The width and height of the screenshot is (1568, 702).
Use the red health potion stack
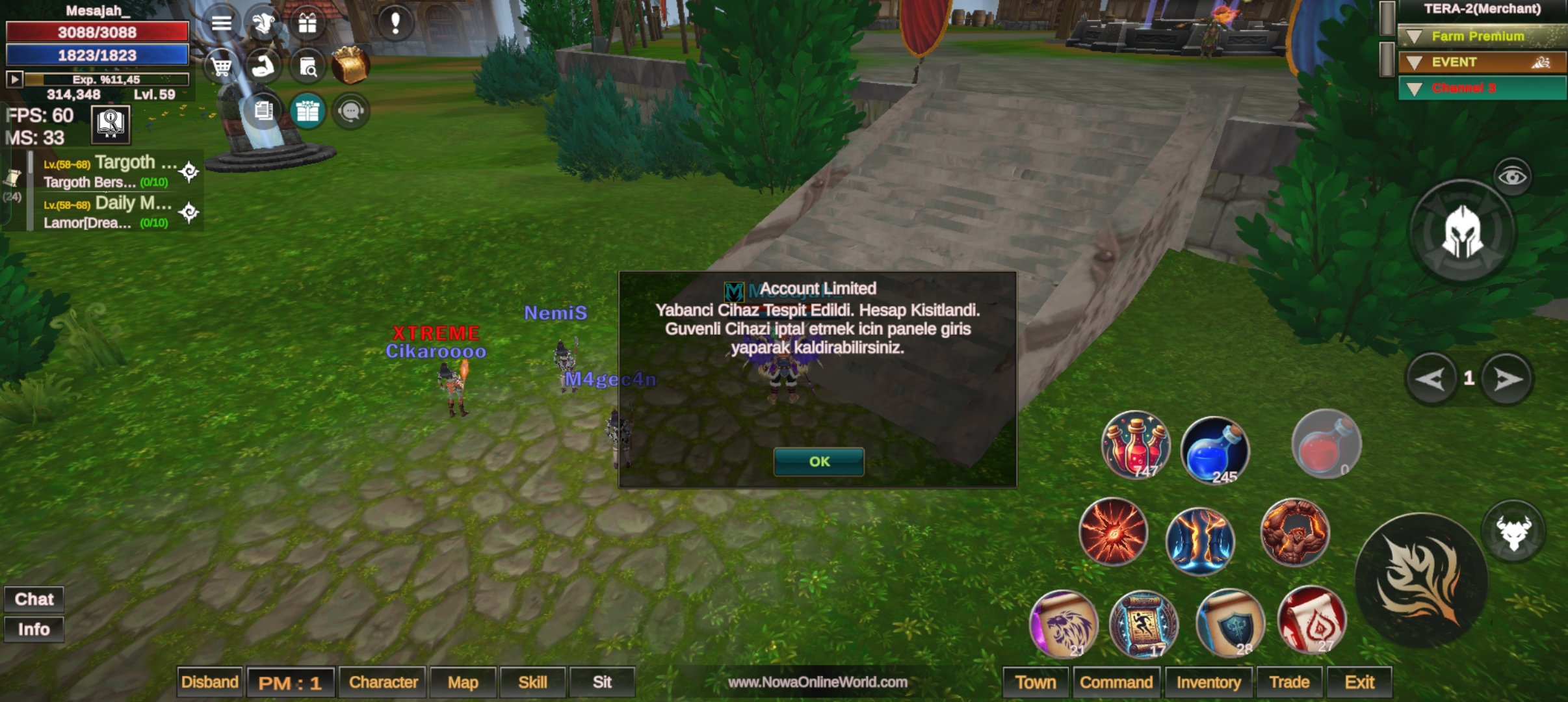click(1135, 446)
